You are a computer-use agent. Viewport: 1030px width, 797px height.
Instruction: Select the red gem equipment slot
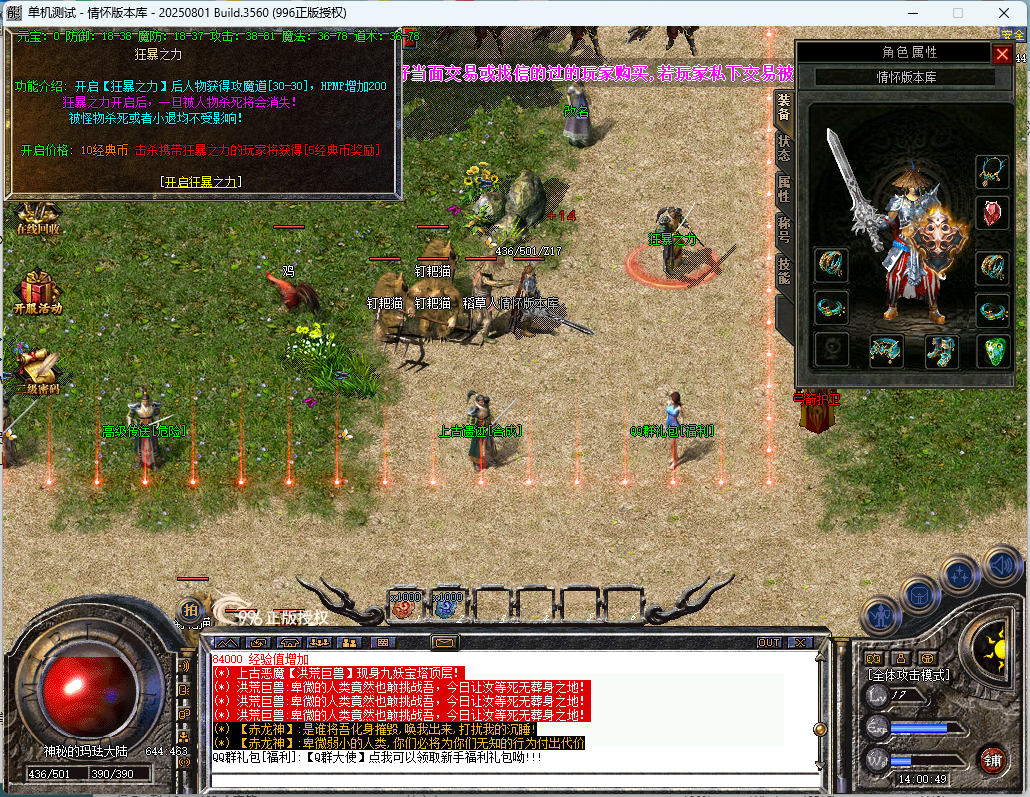tap(992, 212)
